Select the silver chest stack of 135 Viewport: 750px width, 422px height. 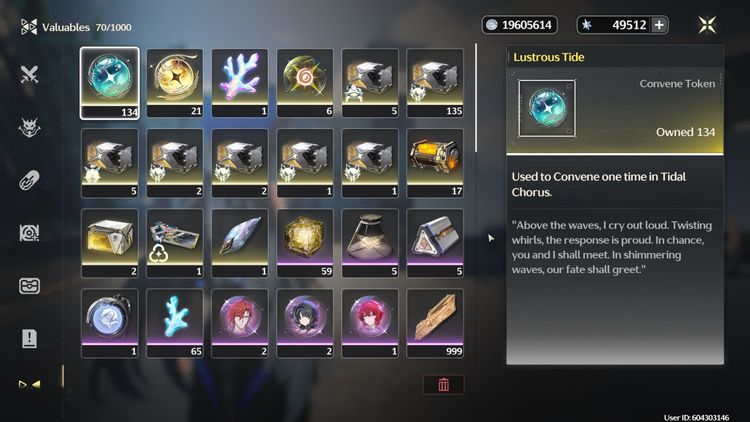(434, 83)
